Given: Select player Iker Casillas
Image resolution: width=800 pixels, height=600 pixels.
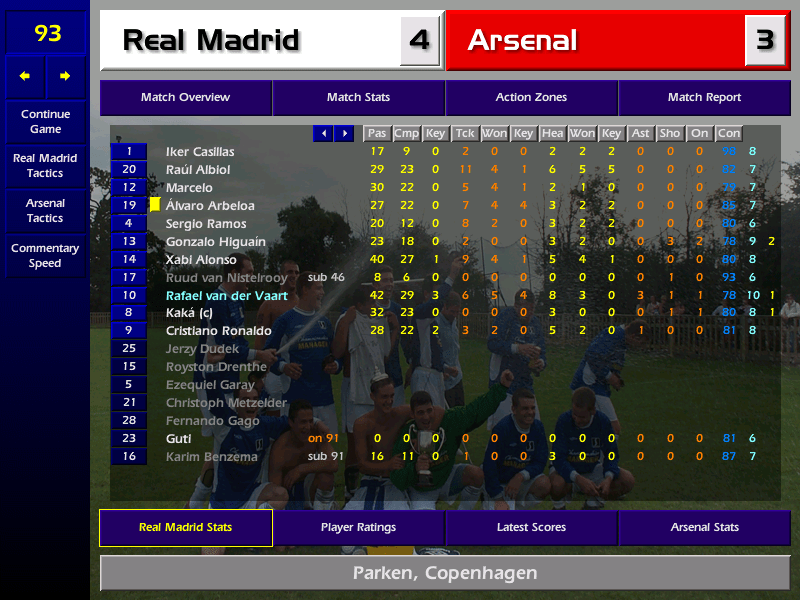Looking at the screenshot, I should tap(200, 152).
